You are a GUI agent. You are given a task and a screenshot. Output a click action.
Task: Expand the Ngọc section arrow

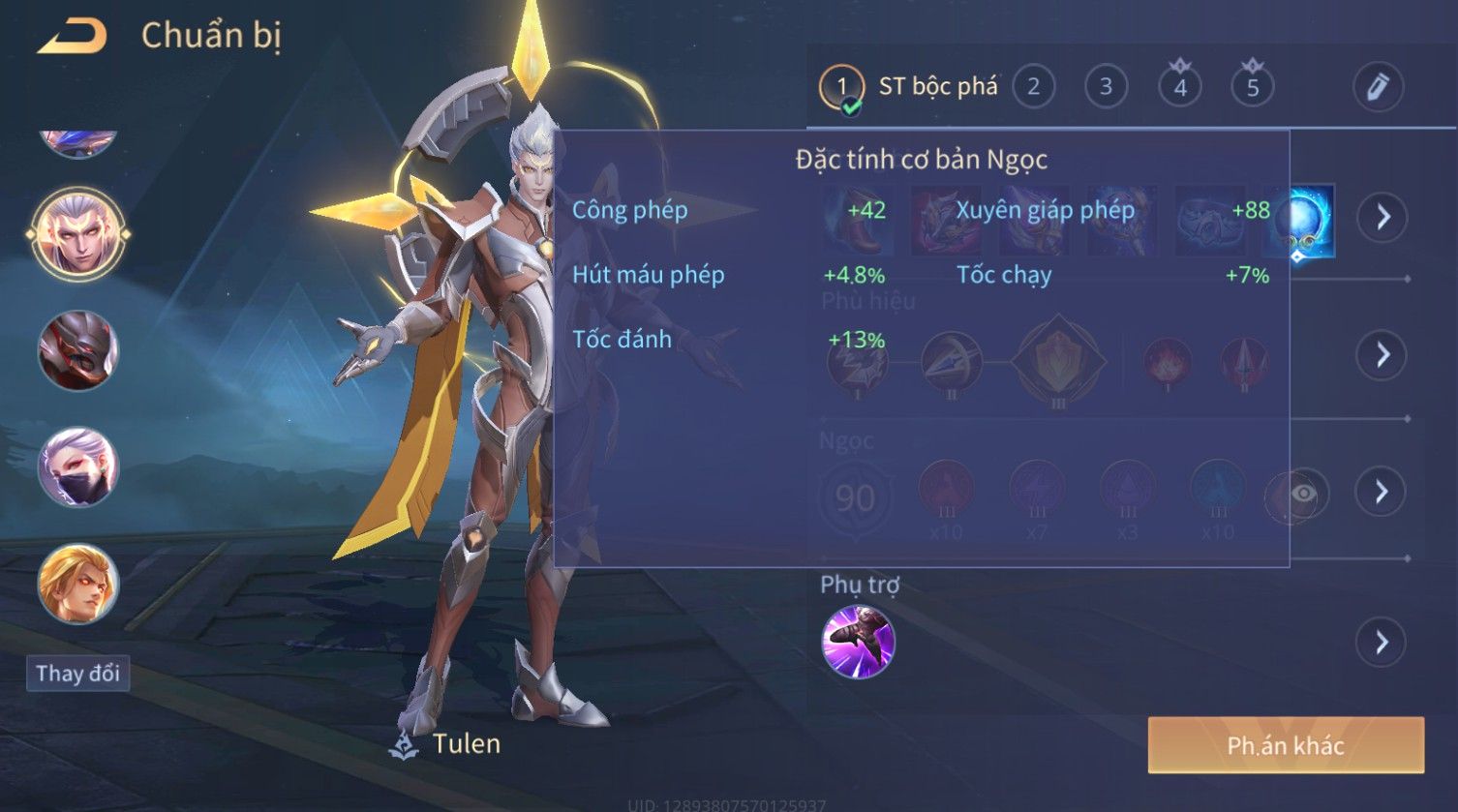click(1382, 493)
